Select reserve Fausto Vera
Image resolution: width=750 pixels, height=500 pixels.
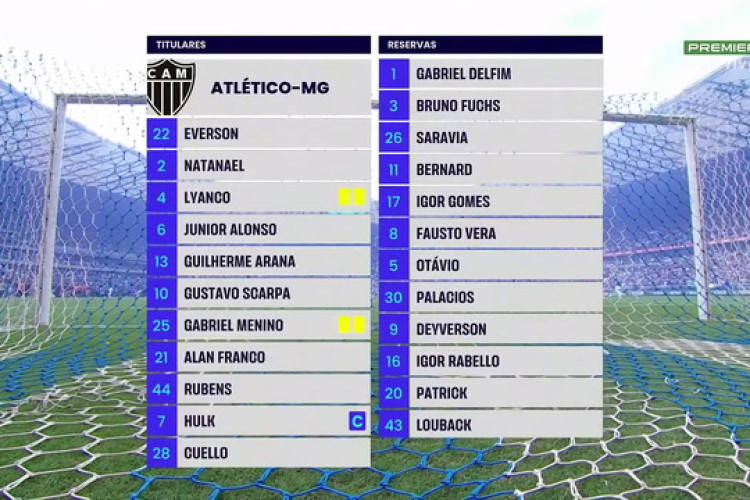pos(490,233)
